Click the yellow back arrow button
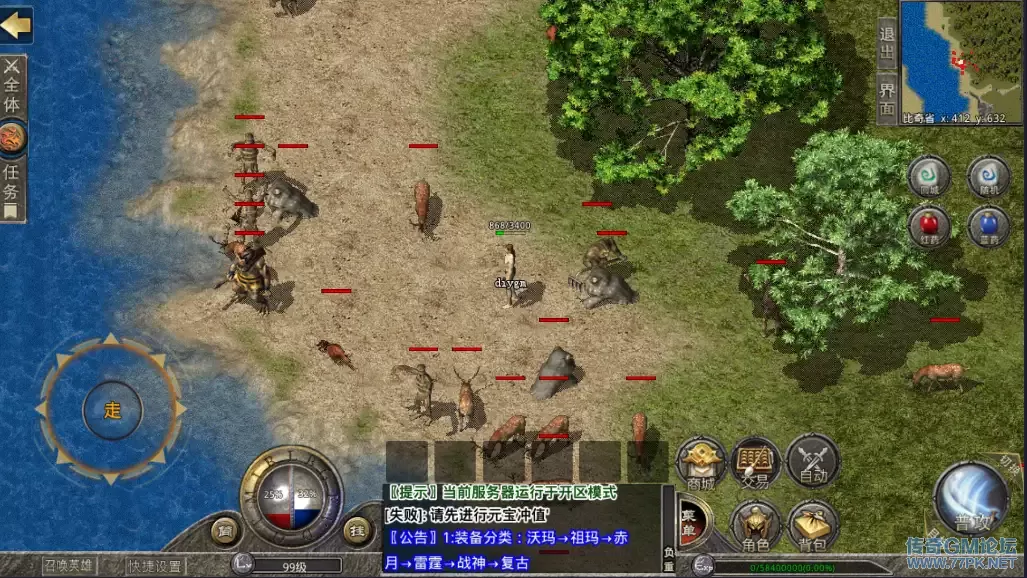The height and width of the screenshot is (578, 1027). (x=15, y=26)
